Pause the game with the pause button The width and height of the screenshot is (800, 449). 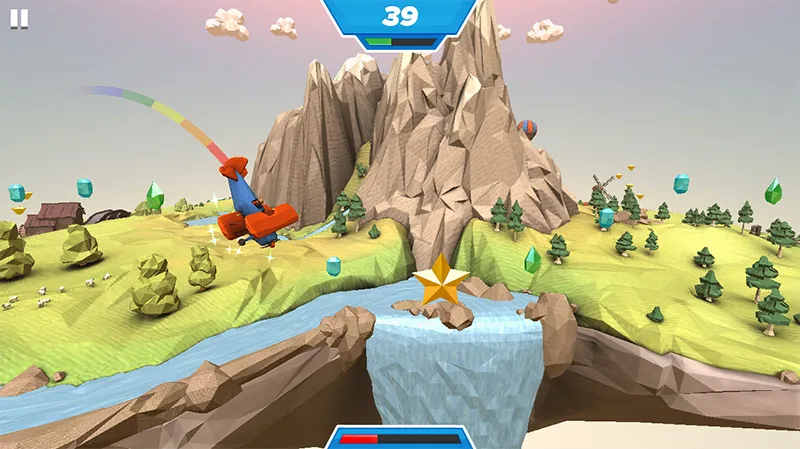(x=19, y=18)
